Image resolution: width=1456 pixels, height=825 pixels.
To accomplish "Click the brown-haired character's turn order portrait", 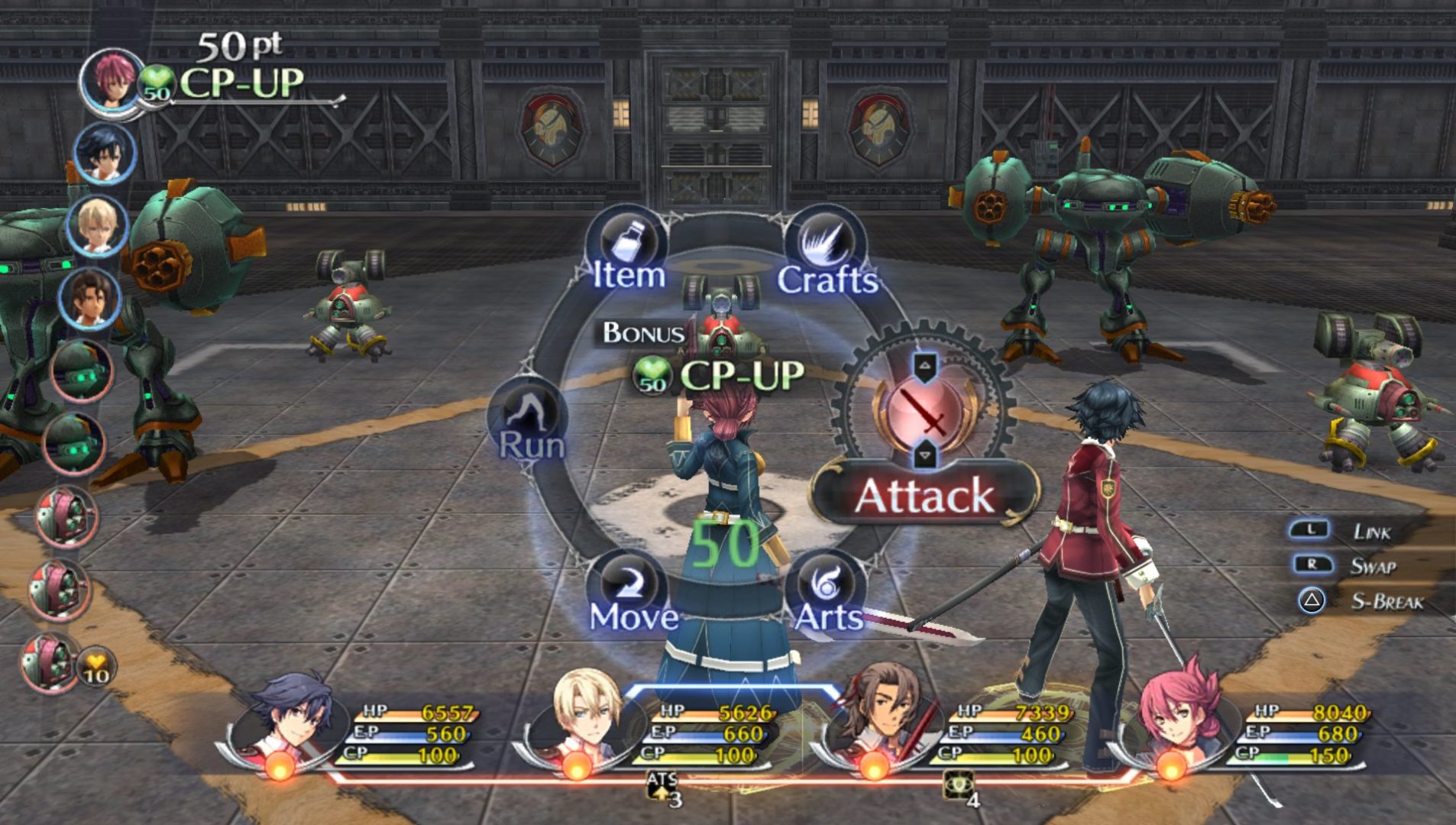I will (89, 297).
